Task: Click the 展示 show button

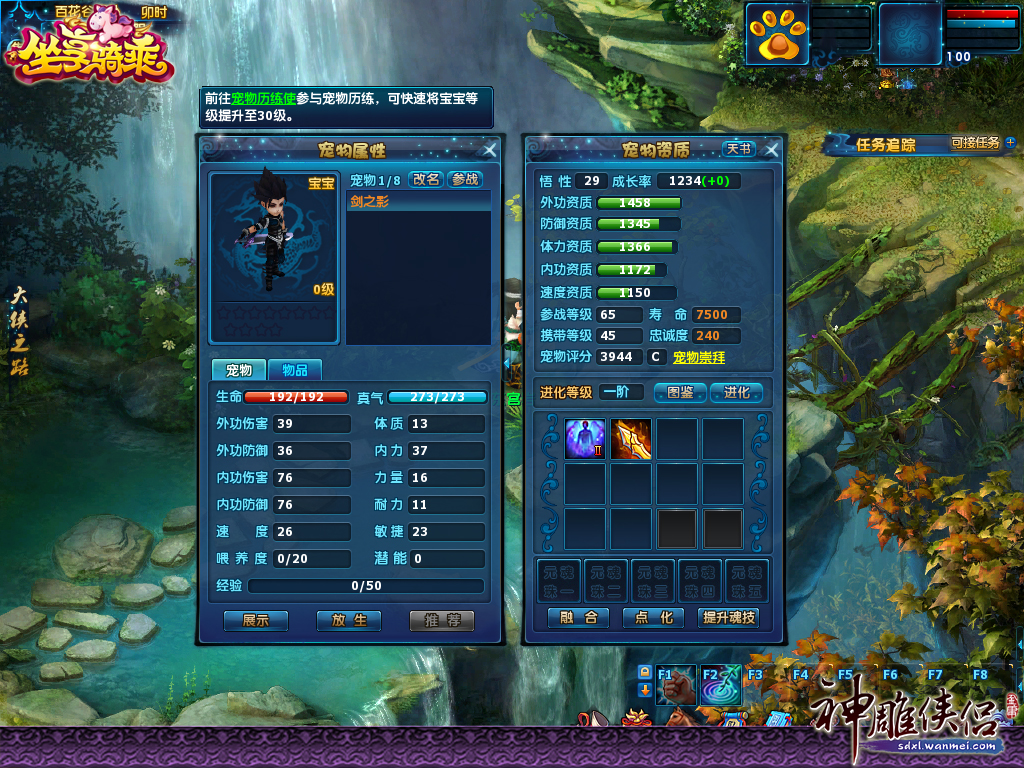Action: (256, 620)
